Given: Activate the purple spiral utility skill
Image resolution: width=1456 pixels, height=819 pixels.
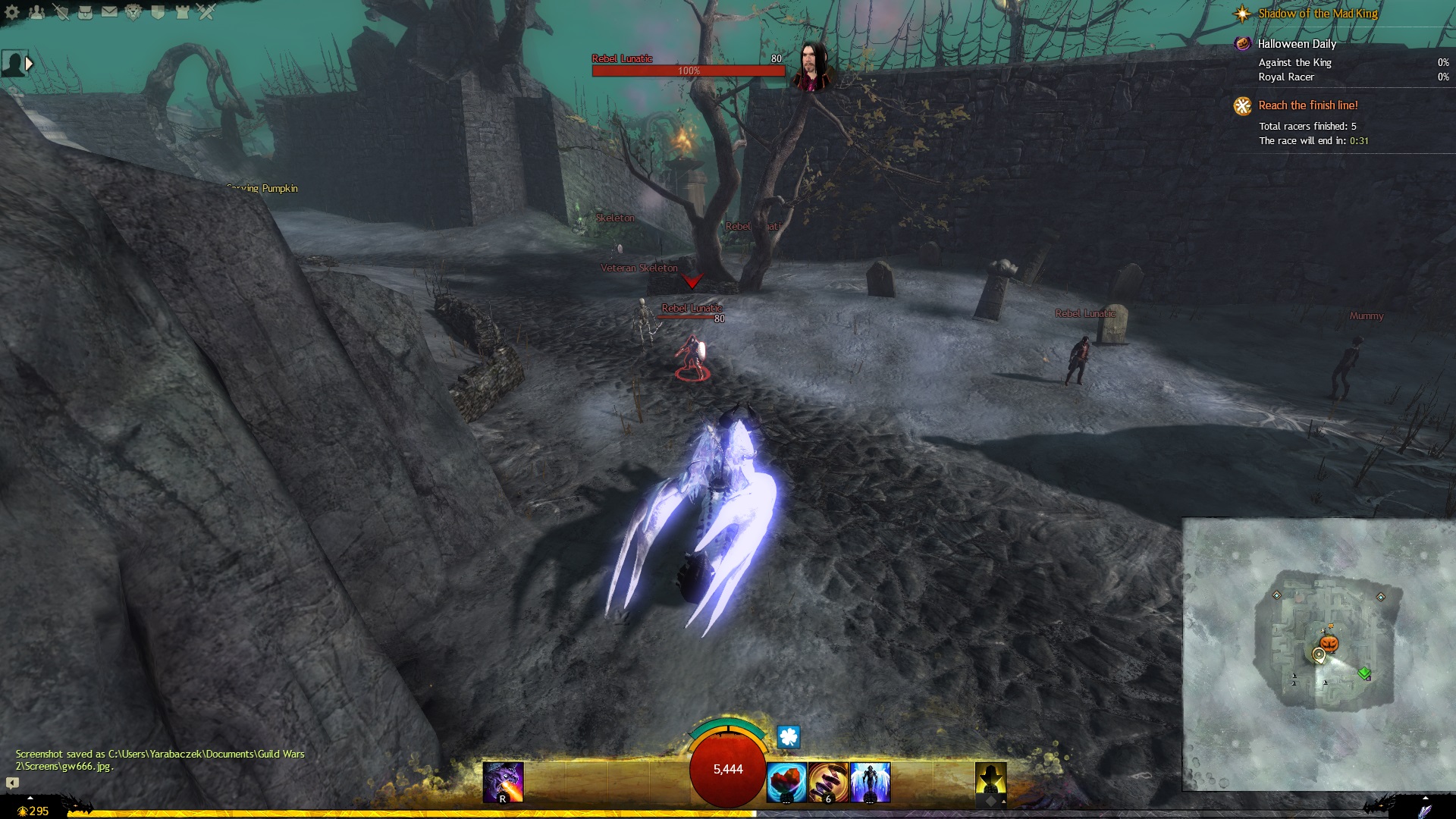Looking at the screenshot, I should [828, 782].
